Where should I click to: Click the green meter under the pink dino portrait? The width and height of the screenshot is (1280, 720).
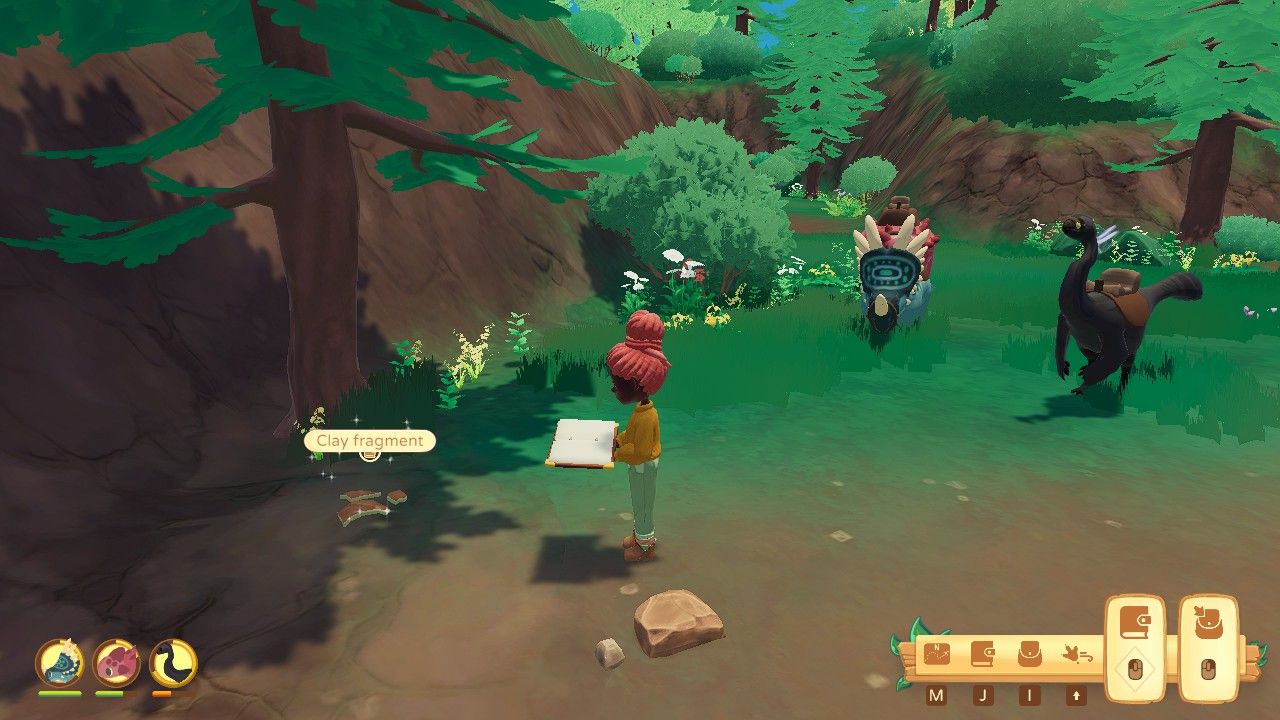pos(109,694)
